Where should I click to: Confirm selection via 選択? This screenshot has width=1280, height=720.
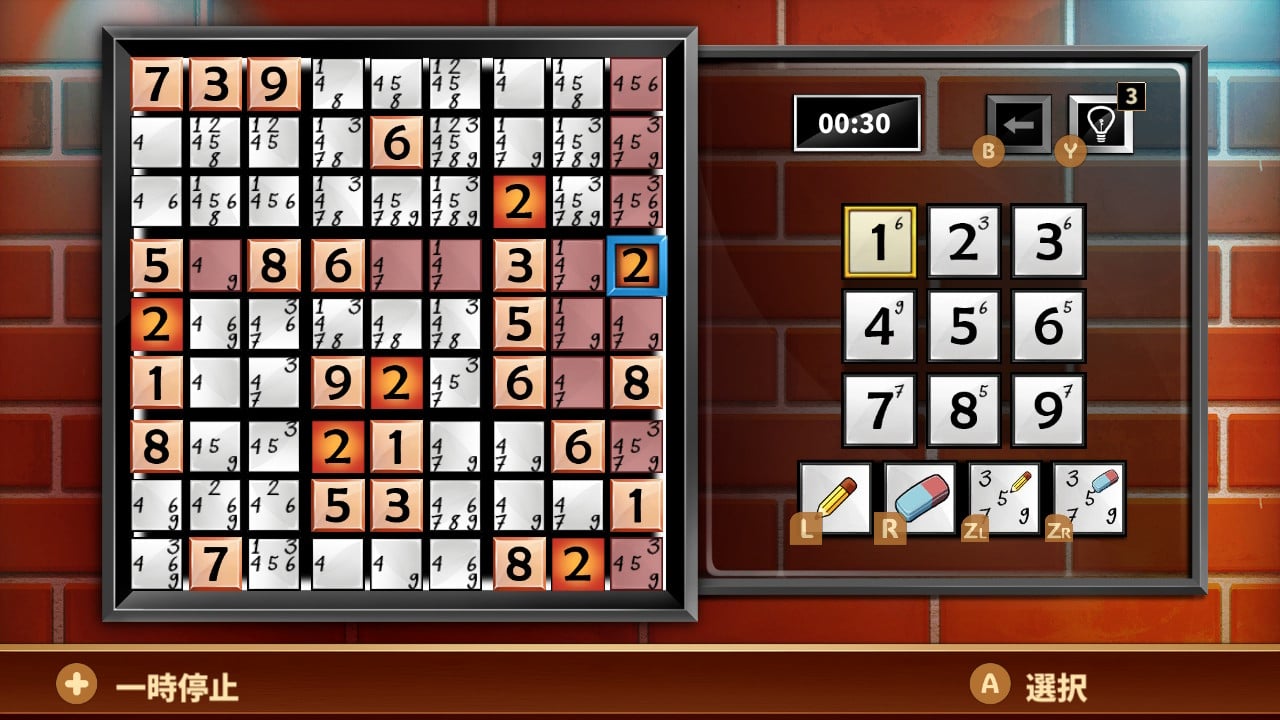1056,688
